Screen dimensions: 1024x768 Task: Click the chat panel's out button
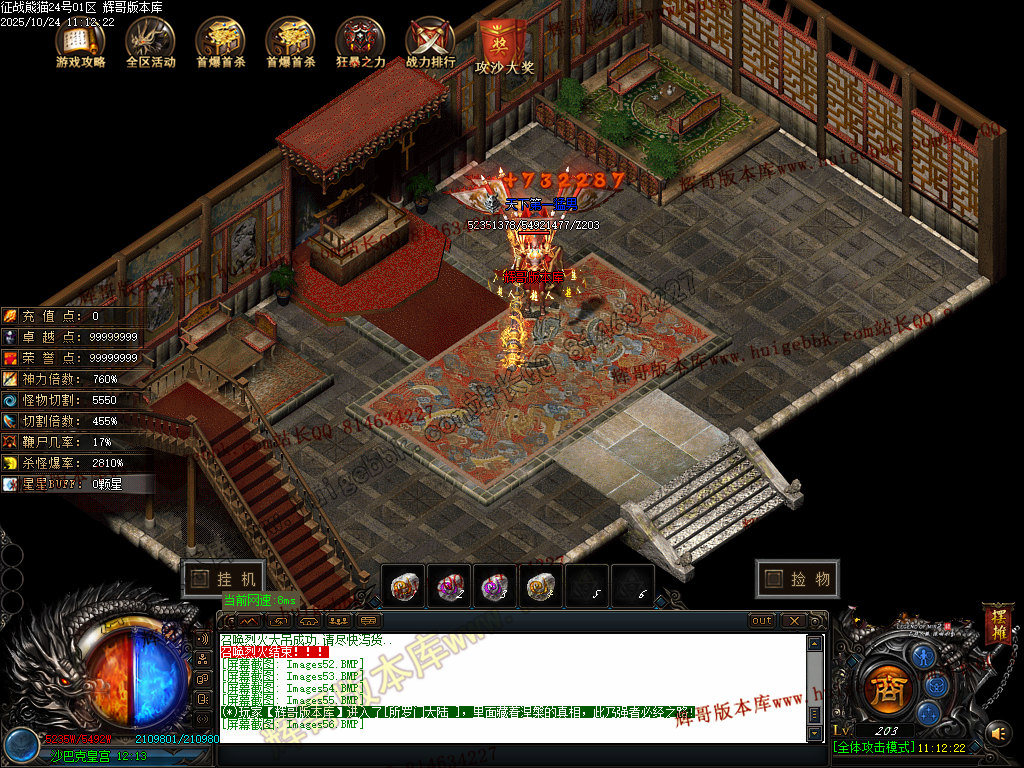click(762, 621)
